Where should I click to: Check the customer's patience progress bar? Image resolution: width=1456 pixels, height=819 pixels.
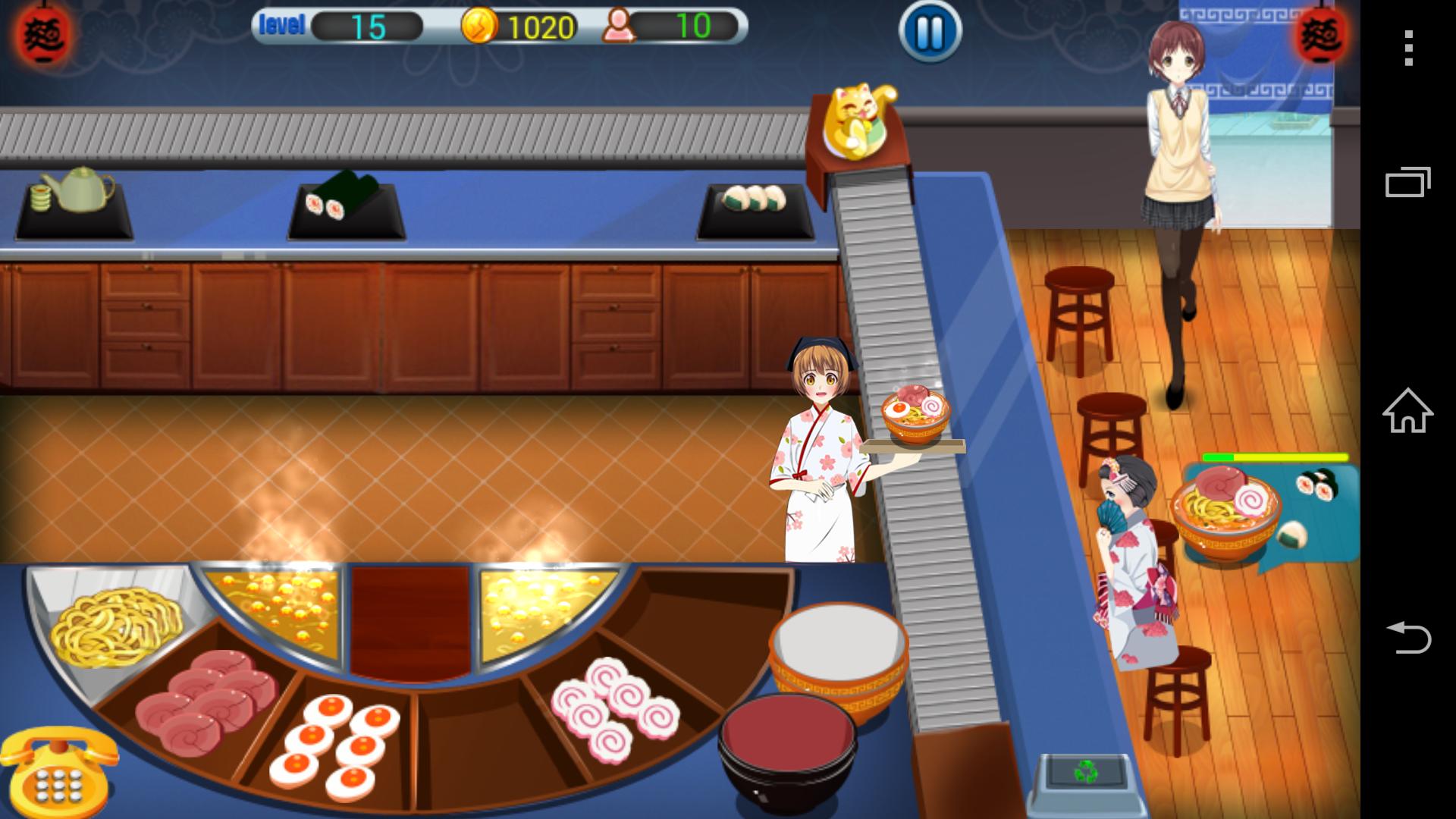(x=1274, y=458)
